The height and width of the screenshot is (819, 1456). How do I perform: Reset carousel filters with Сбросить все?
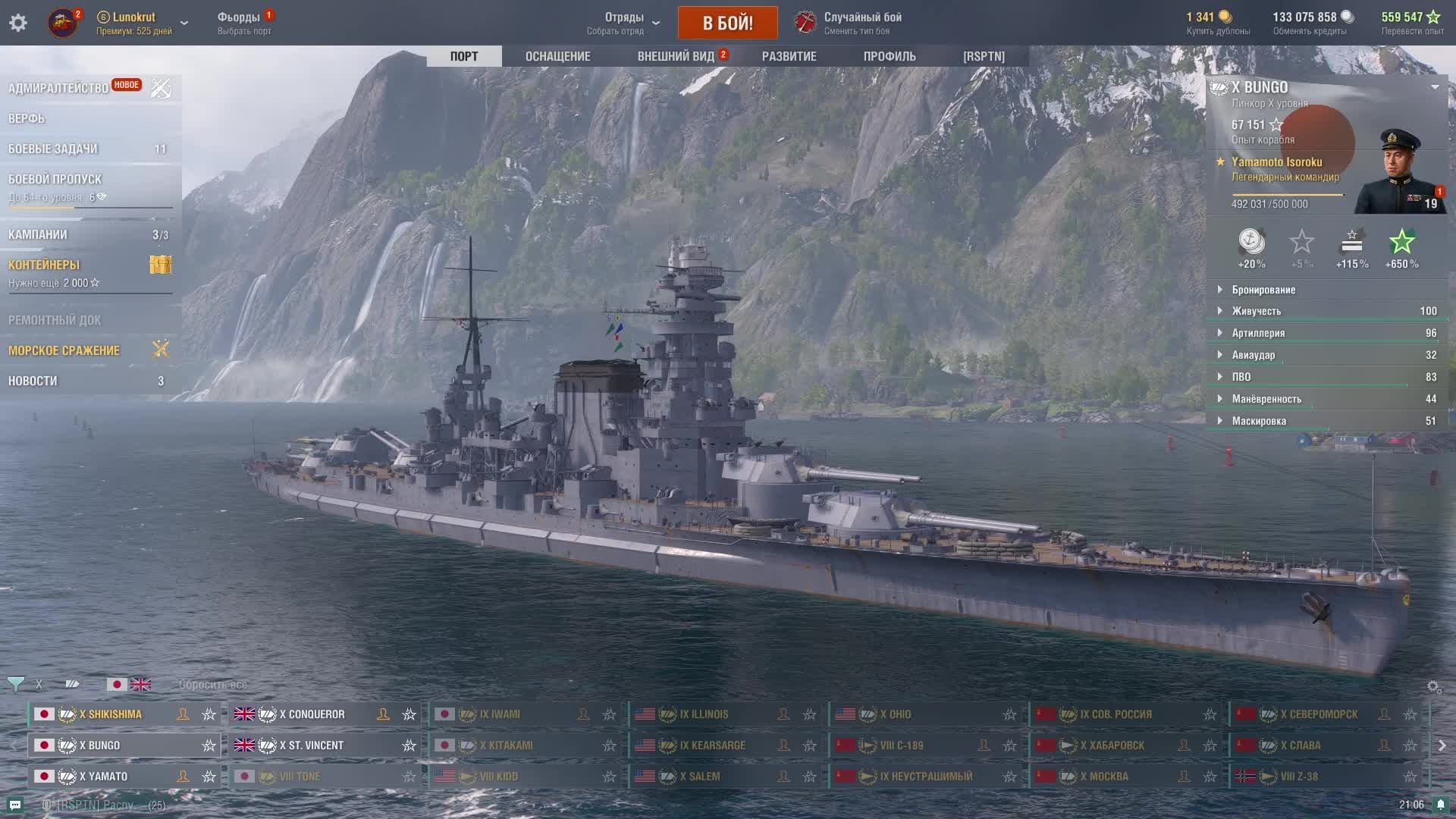click(x=212, y=685)
